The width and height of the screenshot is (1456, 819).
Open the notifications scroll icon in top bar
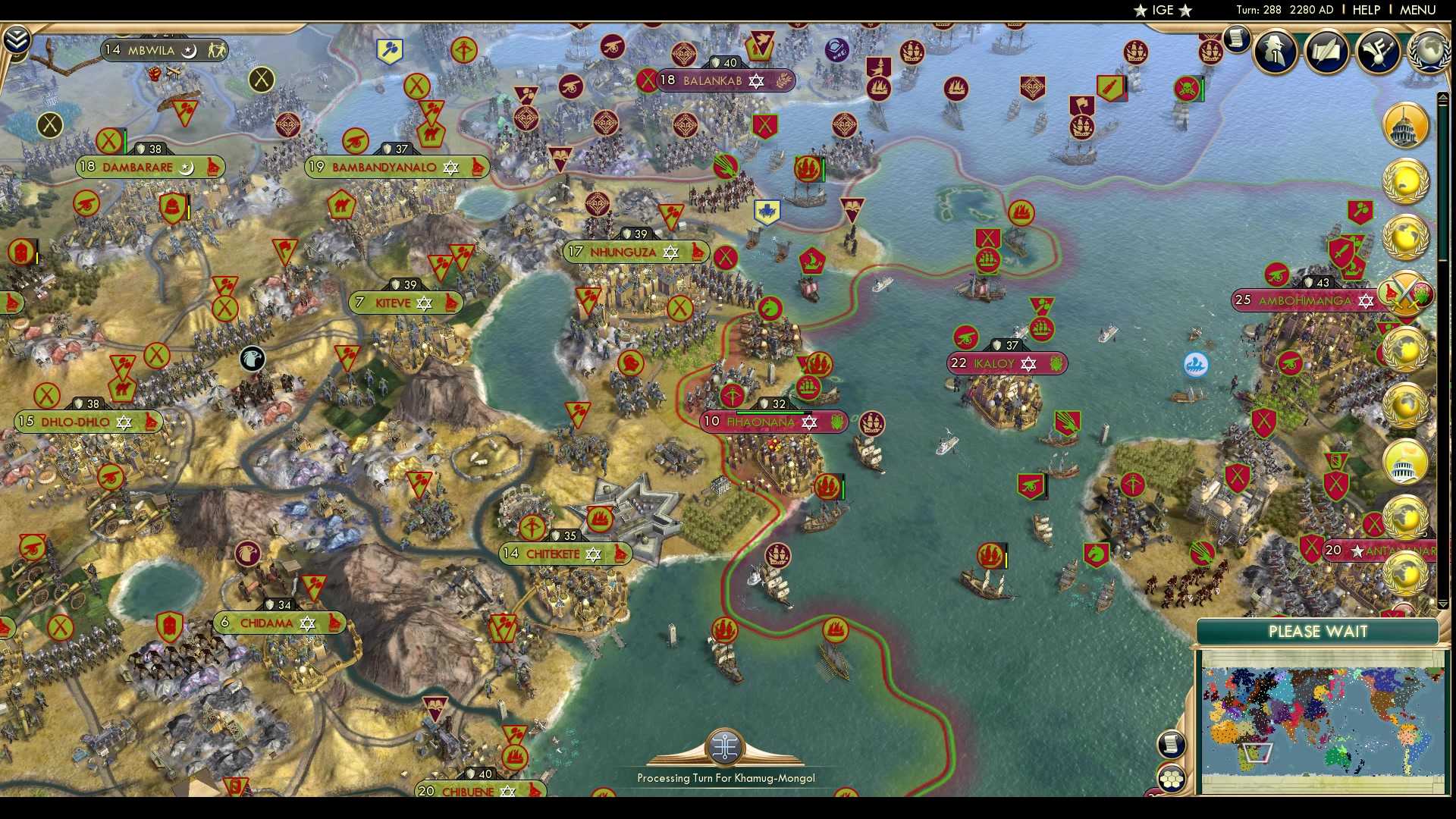click(x=1238, y=39)
